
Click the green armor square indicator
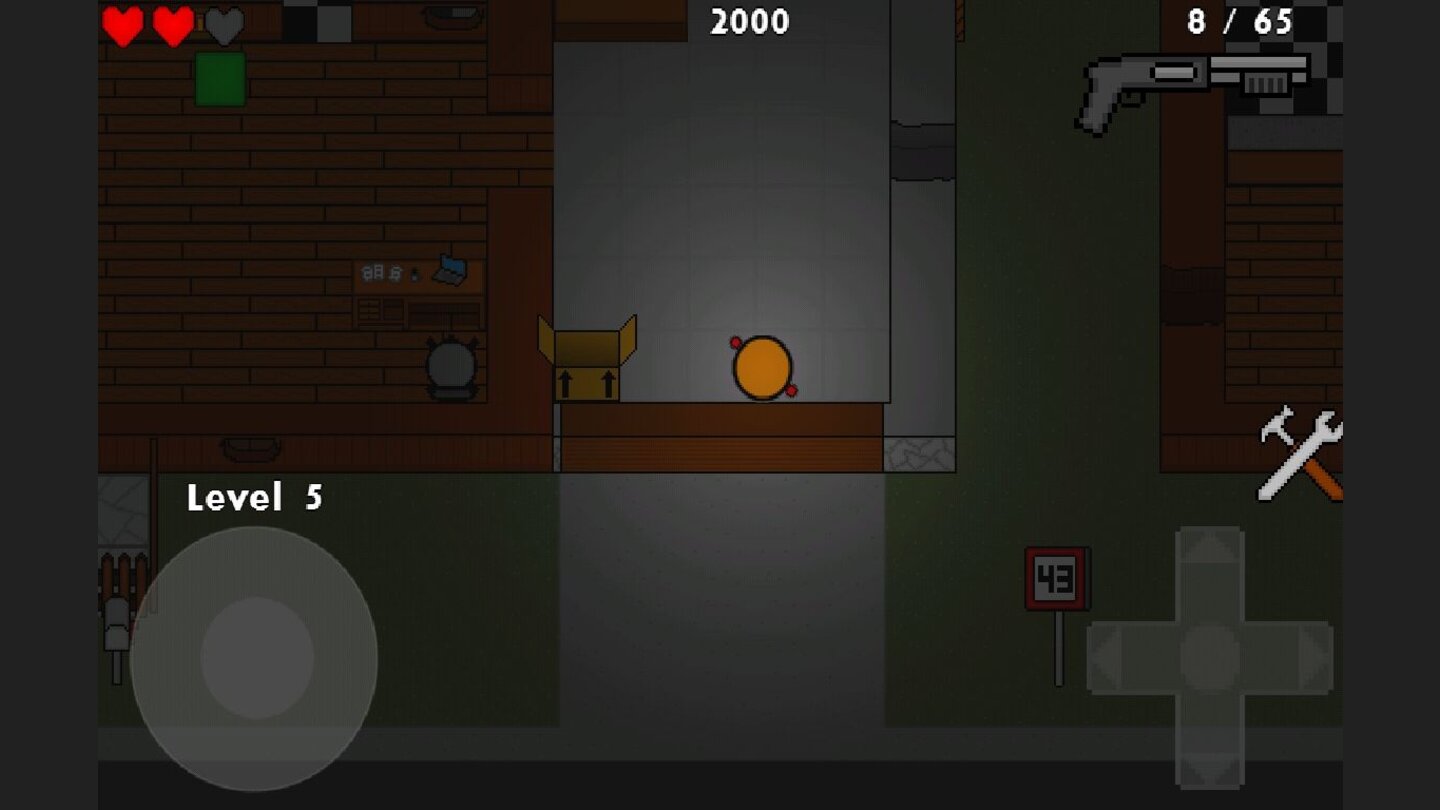[x=222, y=78]
